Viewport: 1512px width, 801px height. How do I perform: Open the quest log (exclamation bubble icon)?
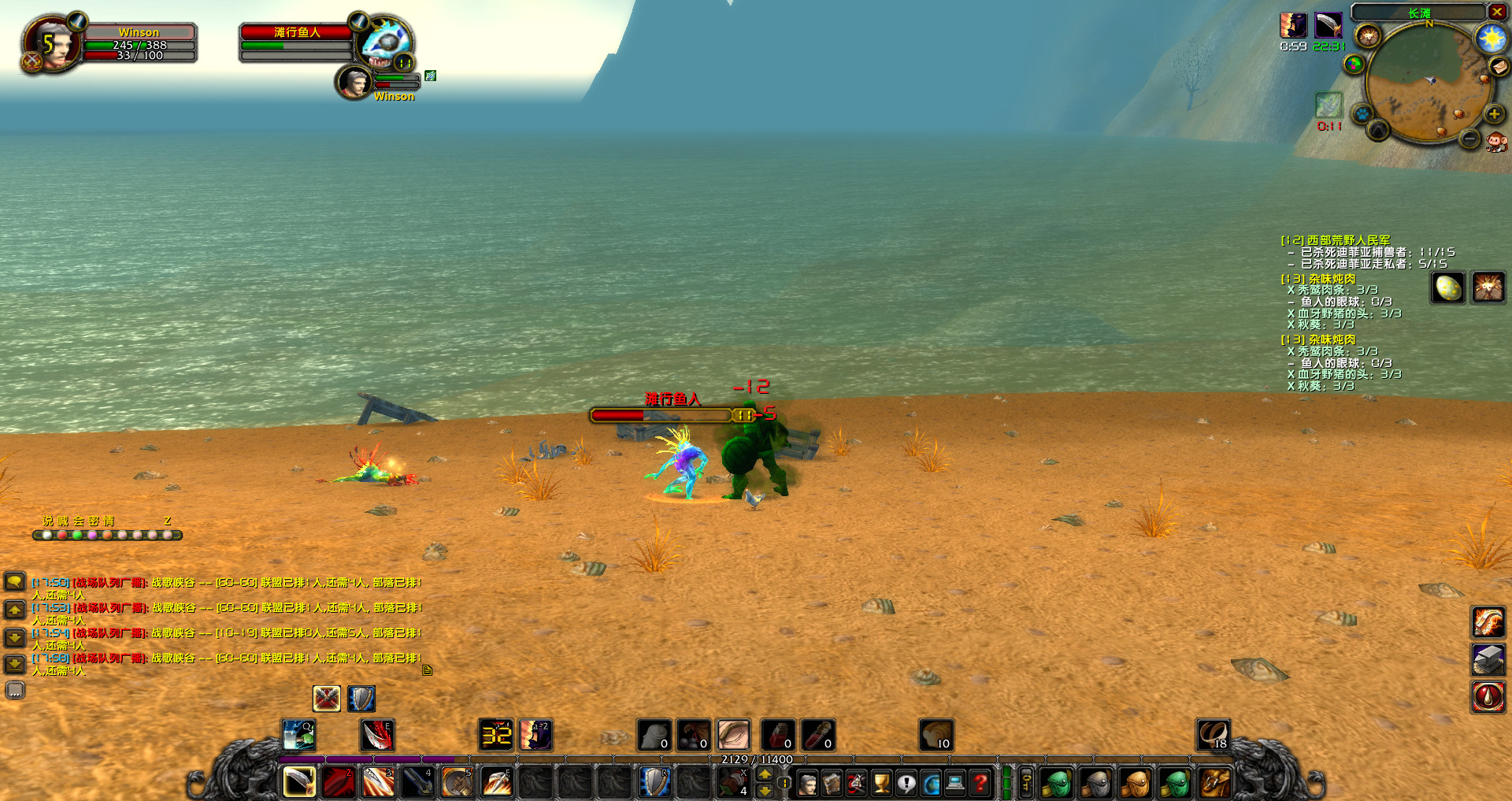coord(907,783)
